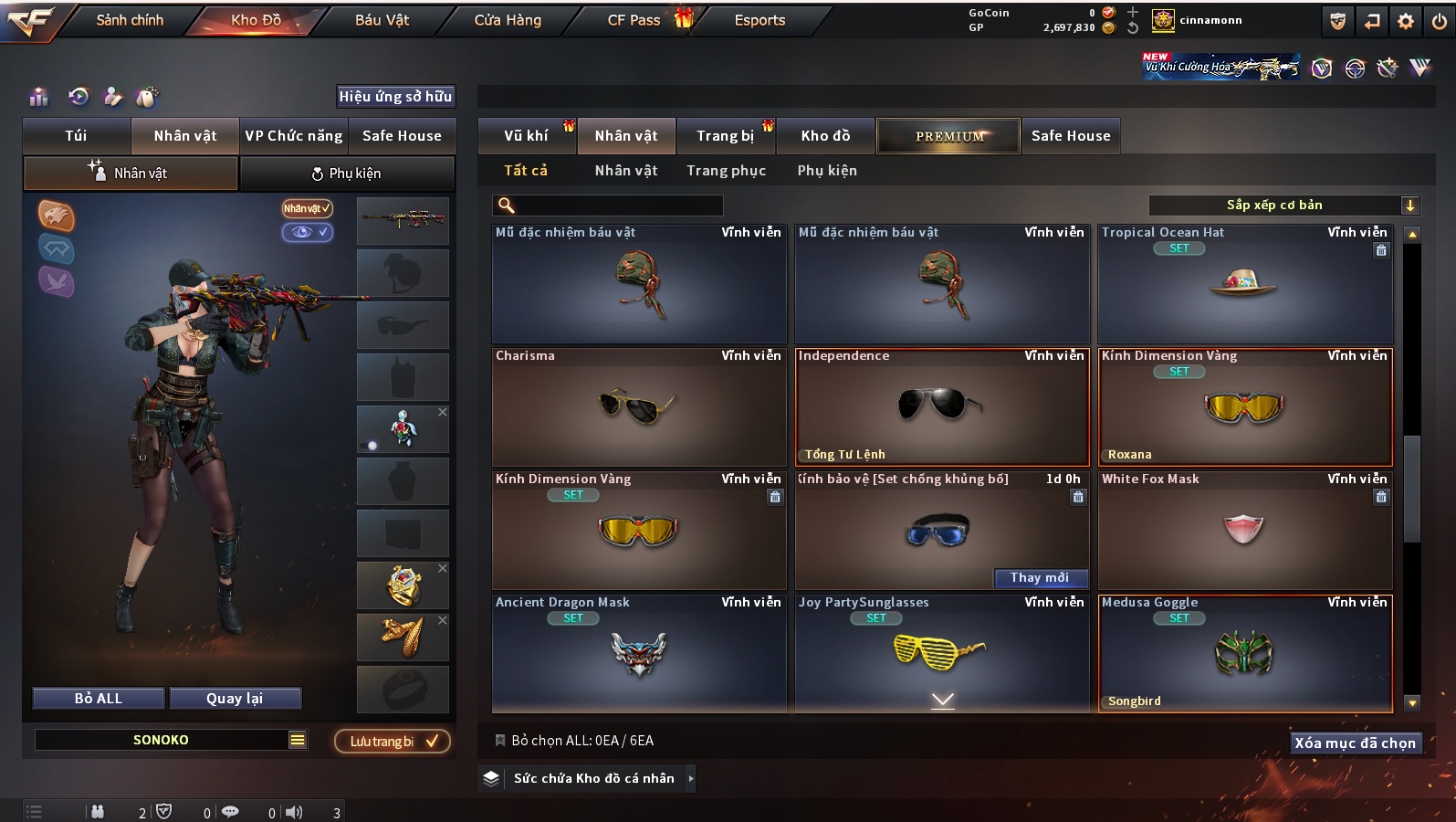Open the Sắp xếp cơ bản dropdown

[1283, 205]
